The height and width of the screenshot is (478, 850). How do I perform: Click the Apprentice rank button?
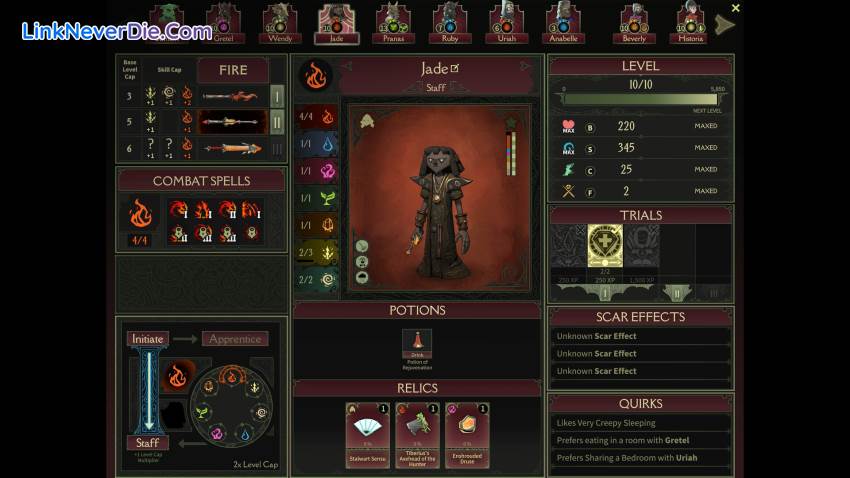pyautogui.click(x=236, y=339)
